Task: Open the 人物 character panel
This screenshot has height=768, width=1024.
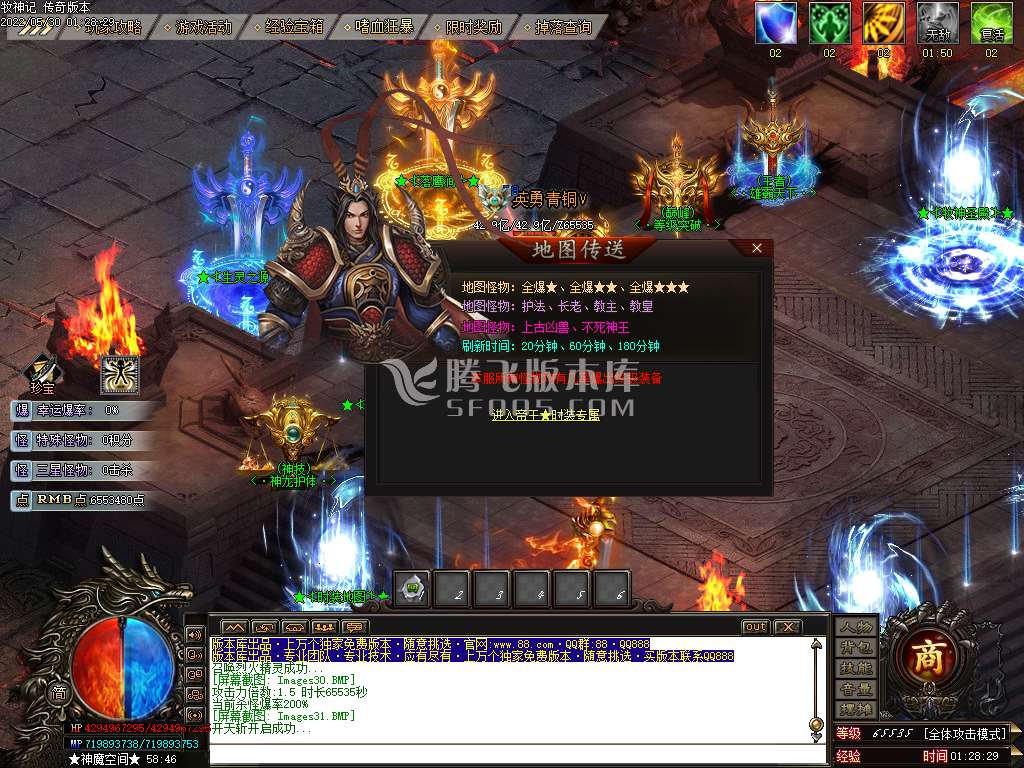Action: [856, 627]
